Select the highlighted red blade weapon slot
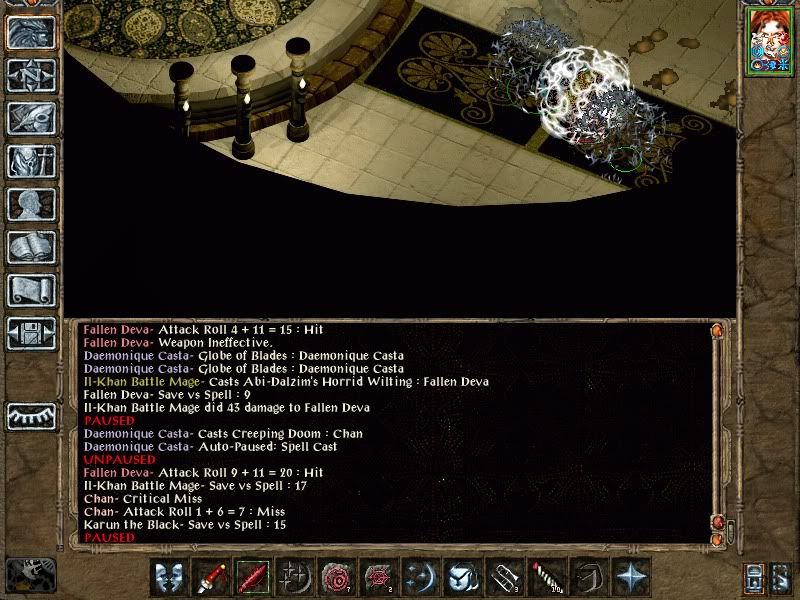 250,577
